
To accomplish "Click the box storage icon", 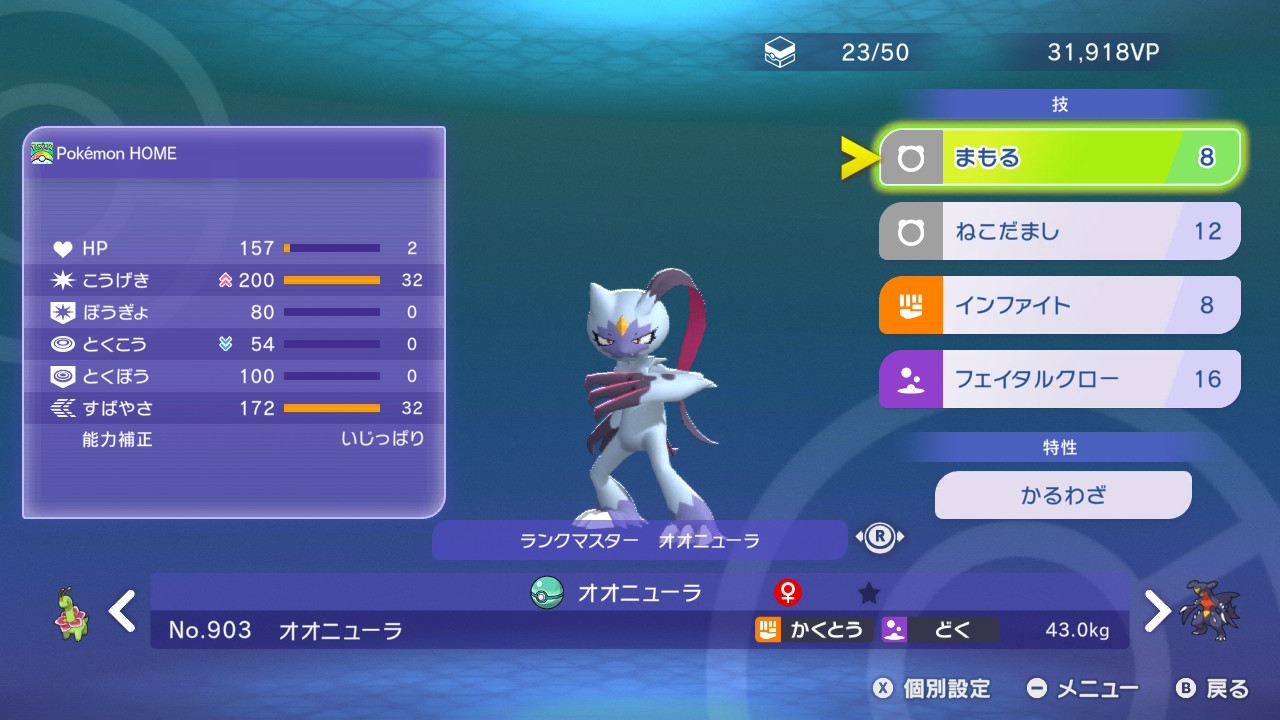I will (x=780, y=53).
